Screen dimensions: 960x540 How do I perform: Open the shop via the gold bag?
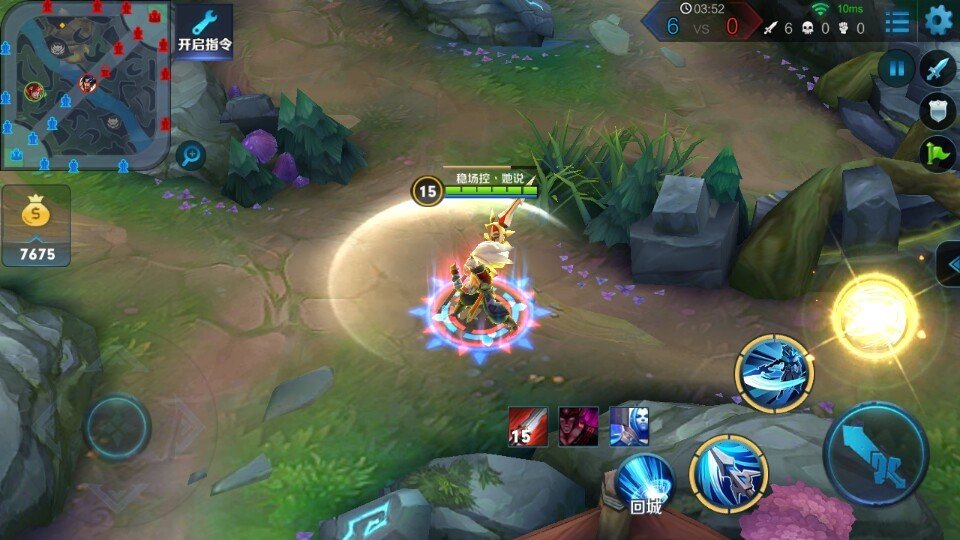pyautogui.click(x=36, y=225)
